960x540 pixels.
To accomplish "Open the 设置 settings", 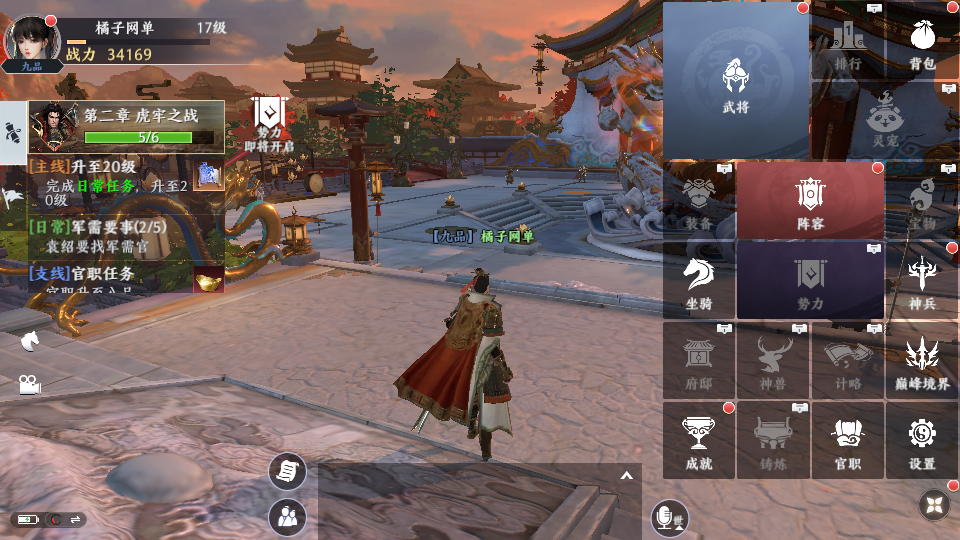I will click(921, 441).
